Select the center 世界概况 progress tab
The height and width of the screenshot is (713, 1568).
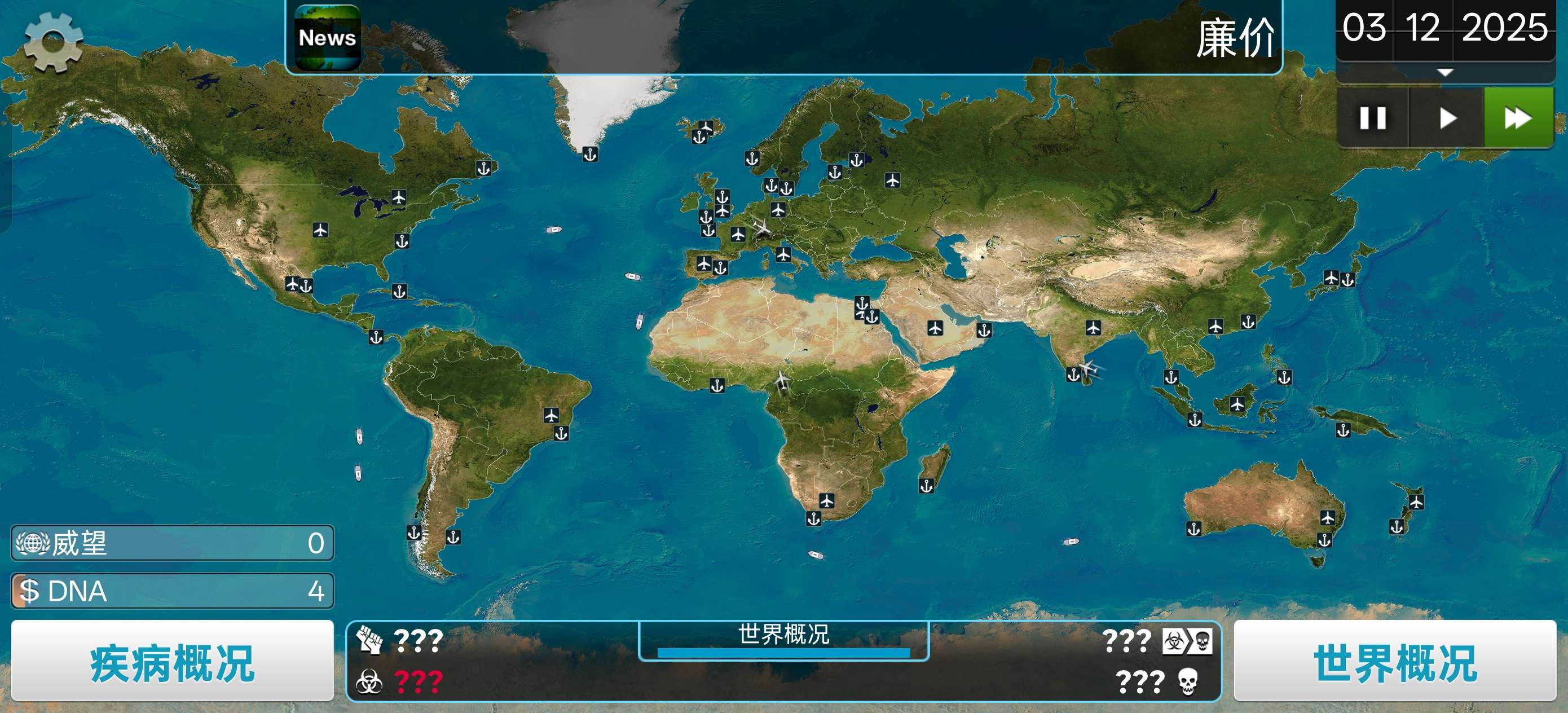(x=783, y=639)
